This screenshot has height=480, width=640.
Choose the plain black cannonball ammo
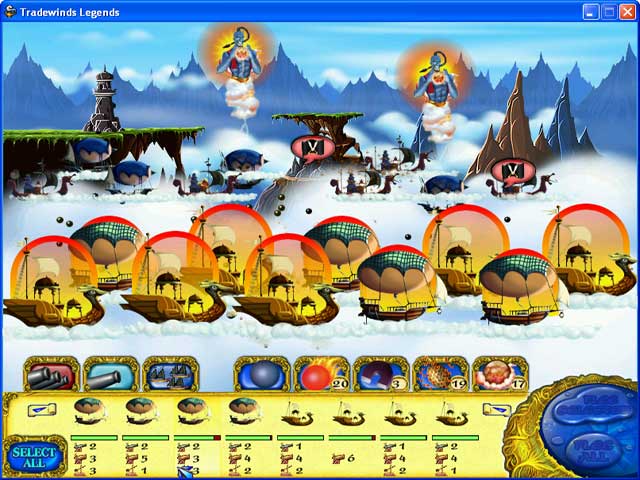tap(261, 374)
